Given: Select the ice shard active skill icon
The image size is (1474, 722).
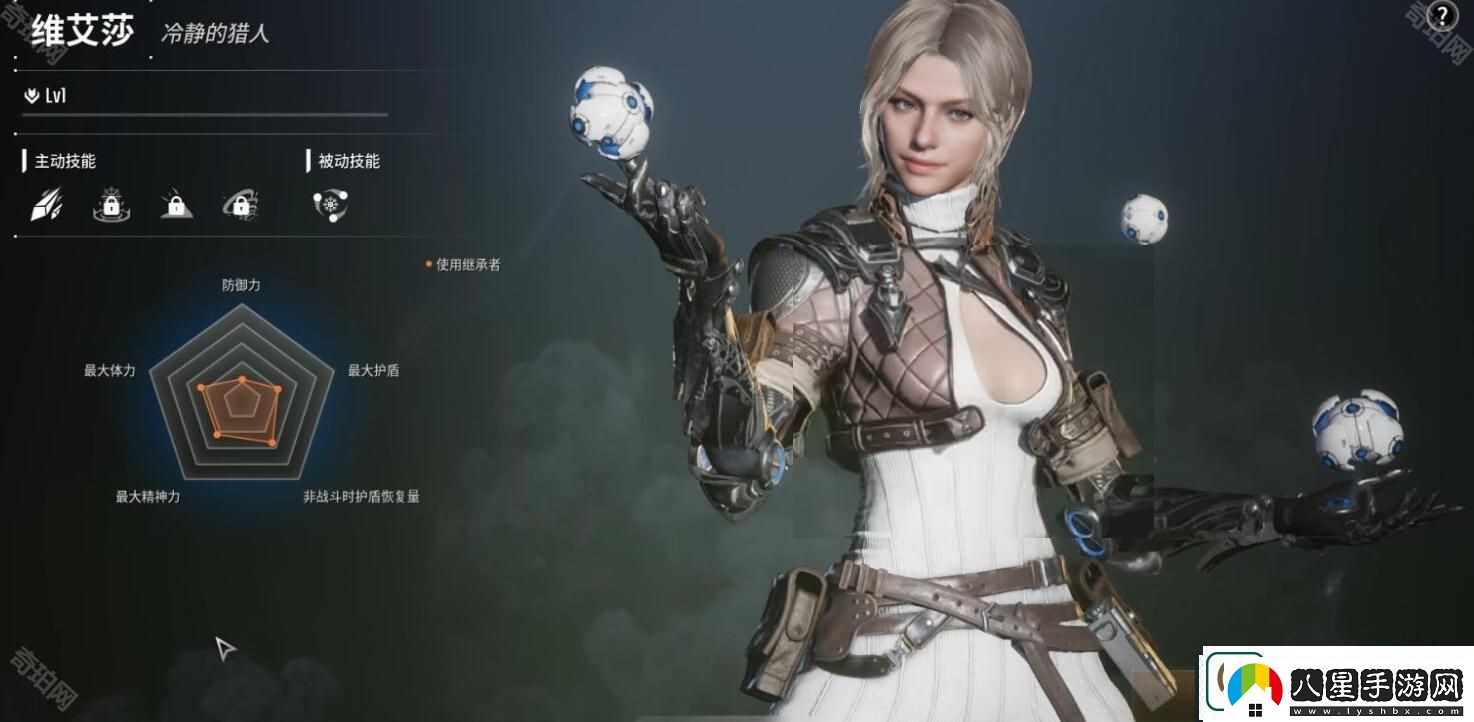Looking at the screenshot, I should point(46,205).
